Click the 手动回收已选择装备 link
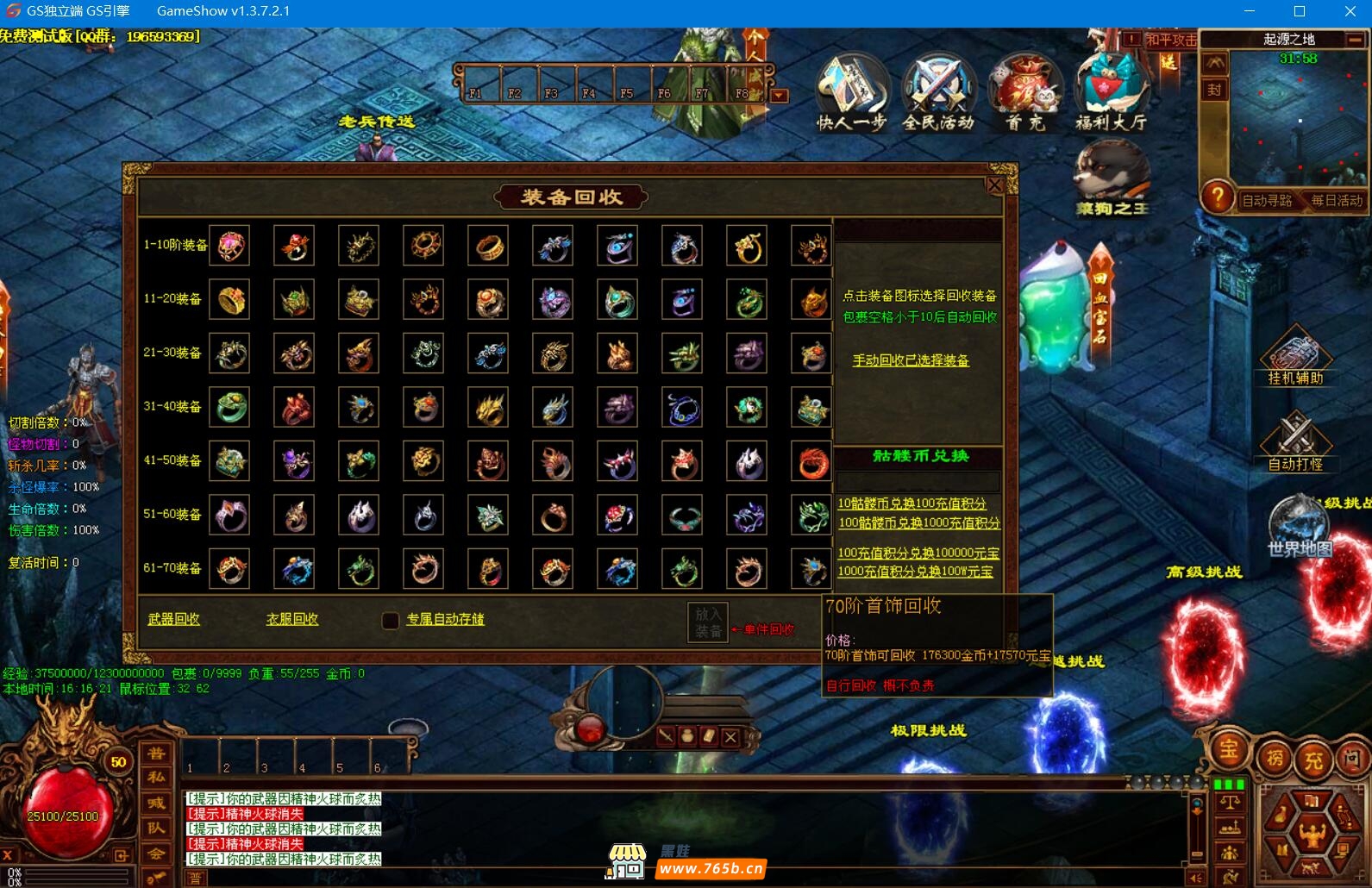1372x888 pixels. click(x=911, y=360)
